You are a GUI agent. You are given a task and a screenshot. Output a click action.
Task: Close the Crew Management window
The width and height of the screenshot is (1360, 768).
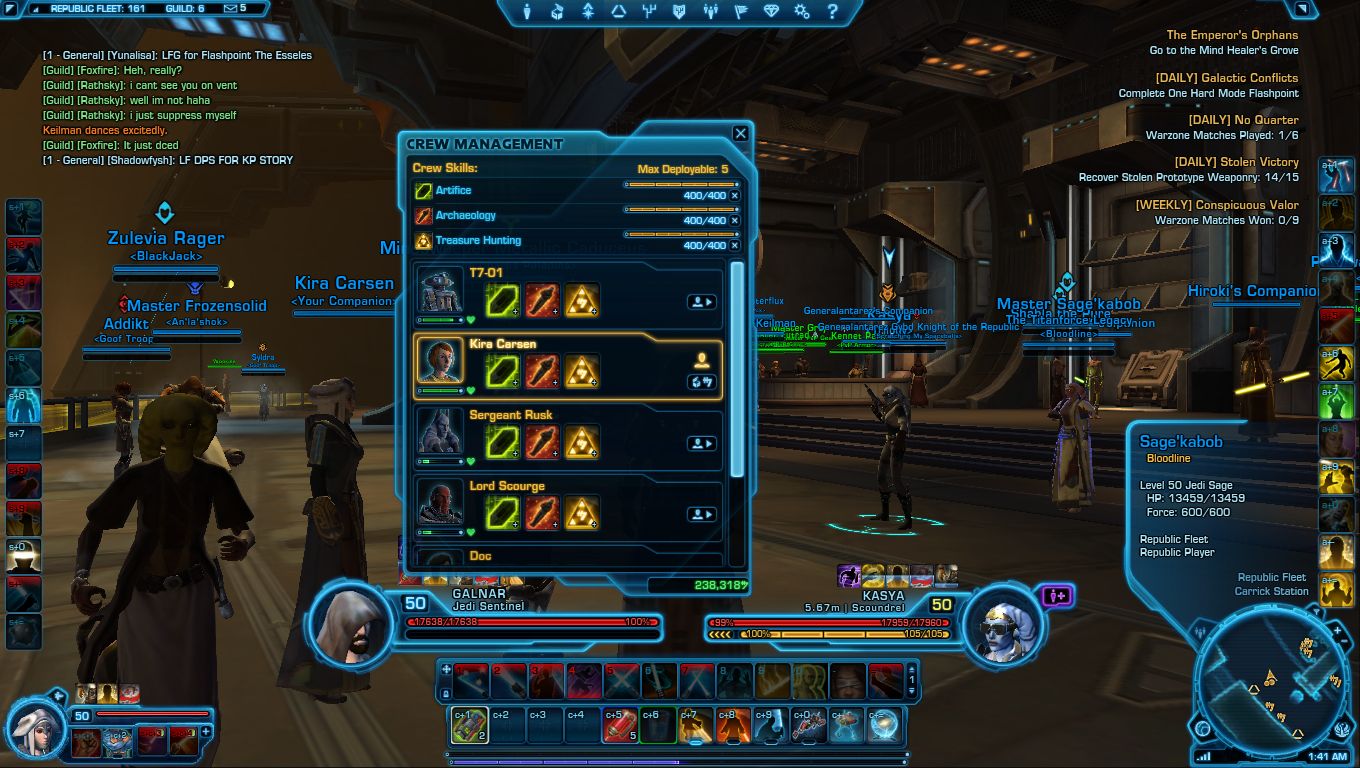pos(740,133)
